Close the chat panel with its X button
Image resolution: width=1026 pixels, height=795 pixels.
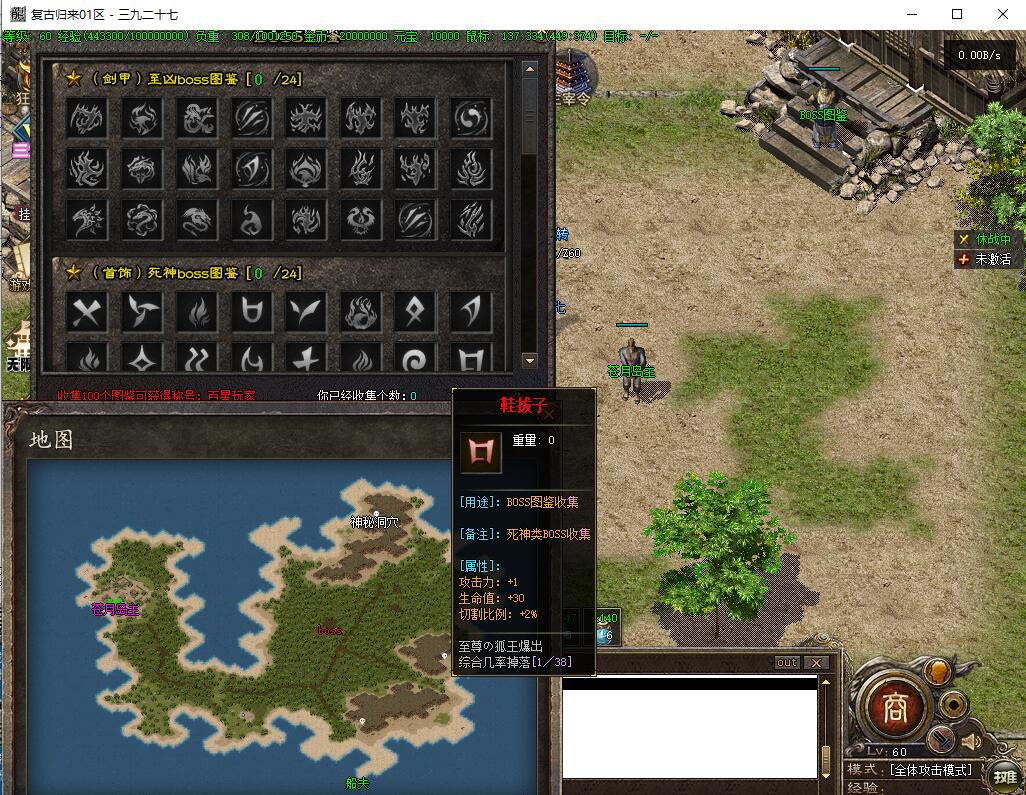pos(817,663)
